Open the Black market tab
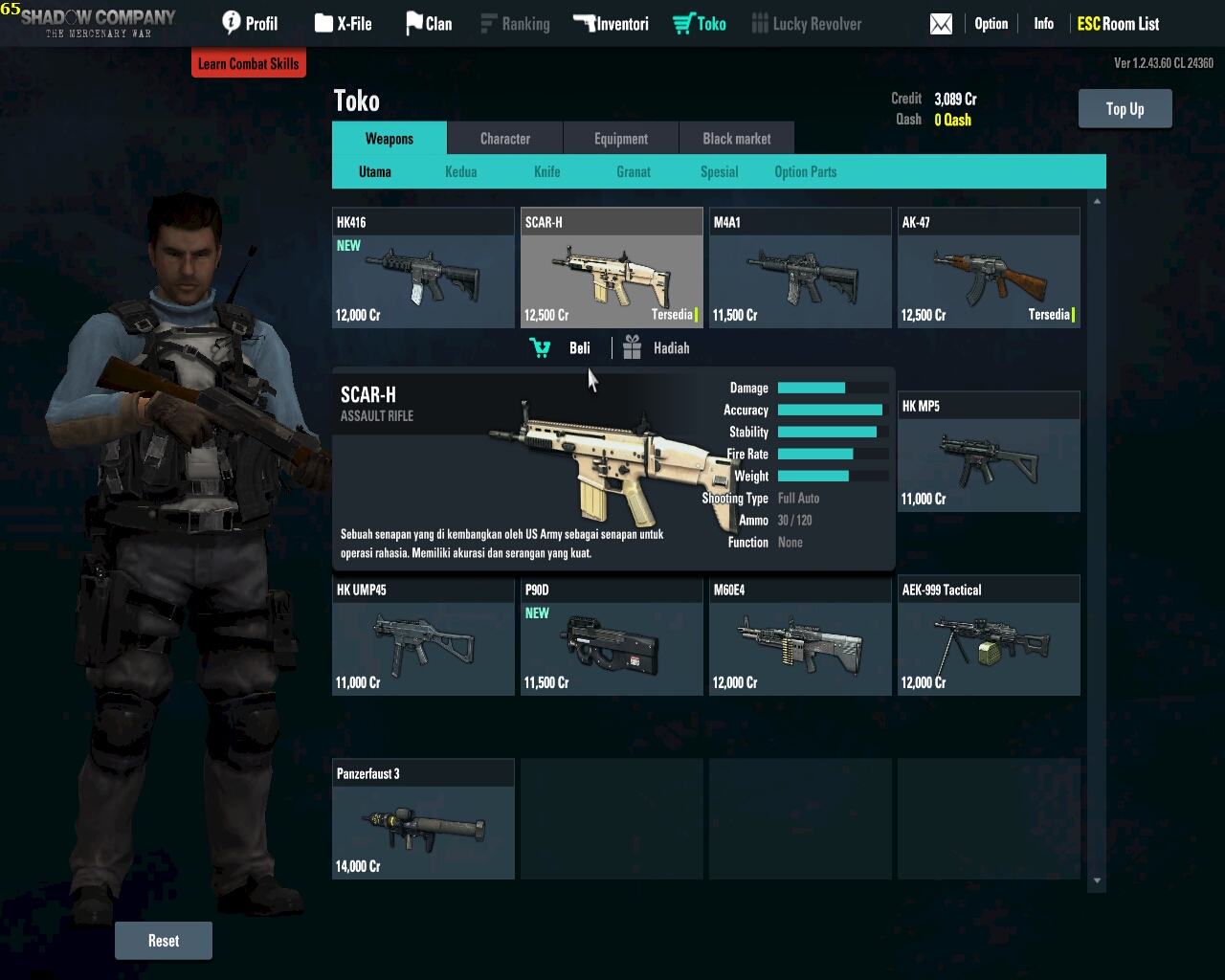This screenshot has width=1225, height=980. pyautogui.click(x=736, y=139)
